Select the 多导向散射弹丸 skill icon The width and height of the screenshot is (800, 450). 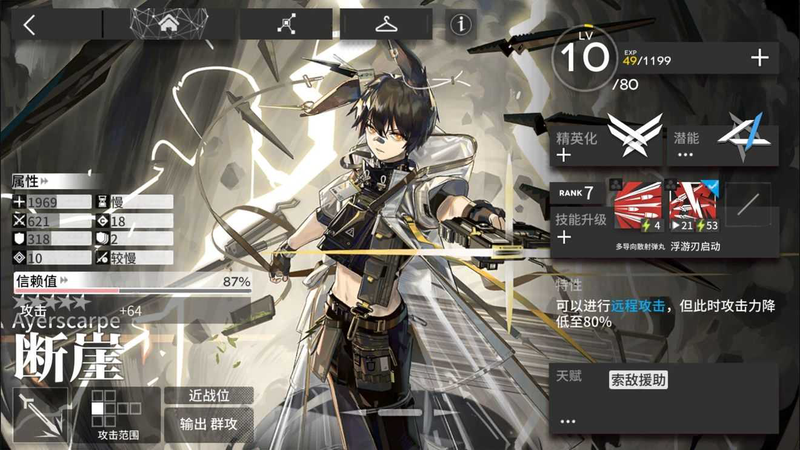636,207
